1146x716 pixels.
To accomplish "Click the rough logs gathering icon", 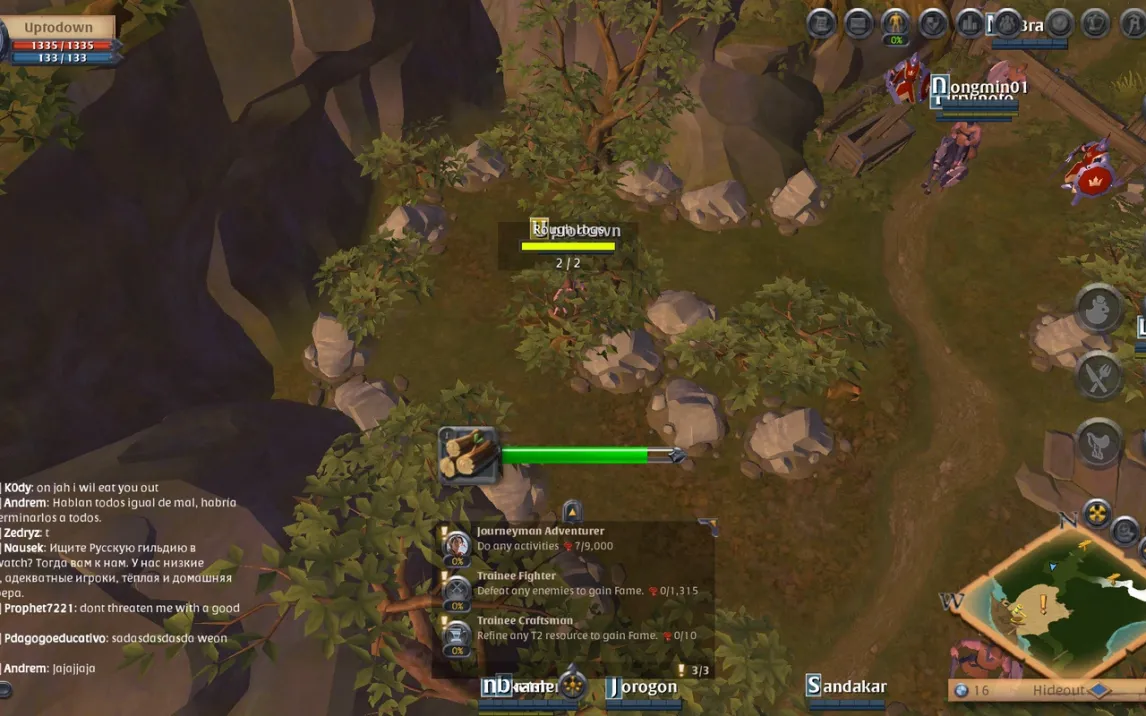I will pyautogui.click(x=468, y=455).
